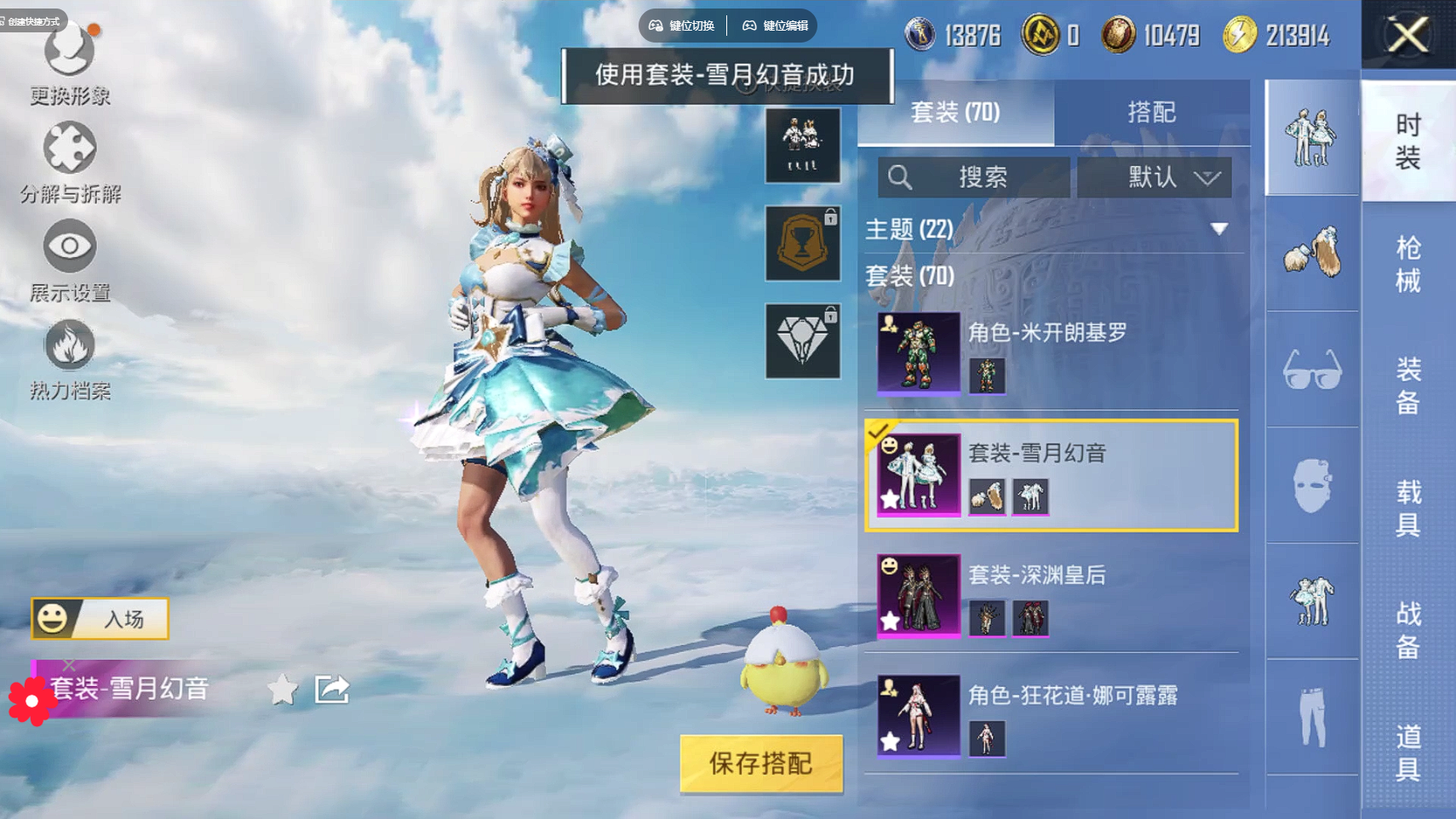Click the 入场 entrance emote button

[x=100, y=619]
